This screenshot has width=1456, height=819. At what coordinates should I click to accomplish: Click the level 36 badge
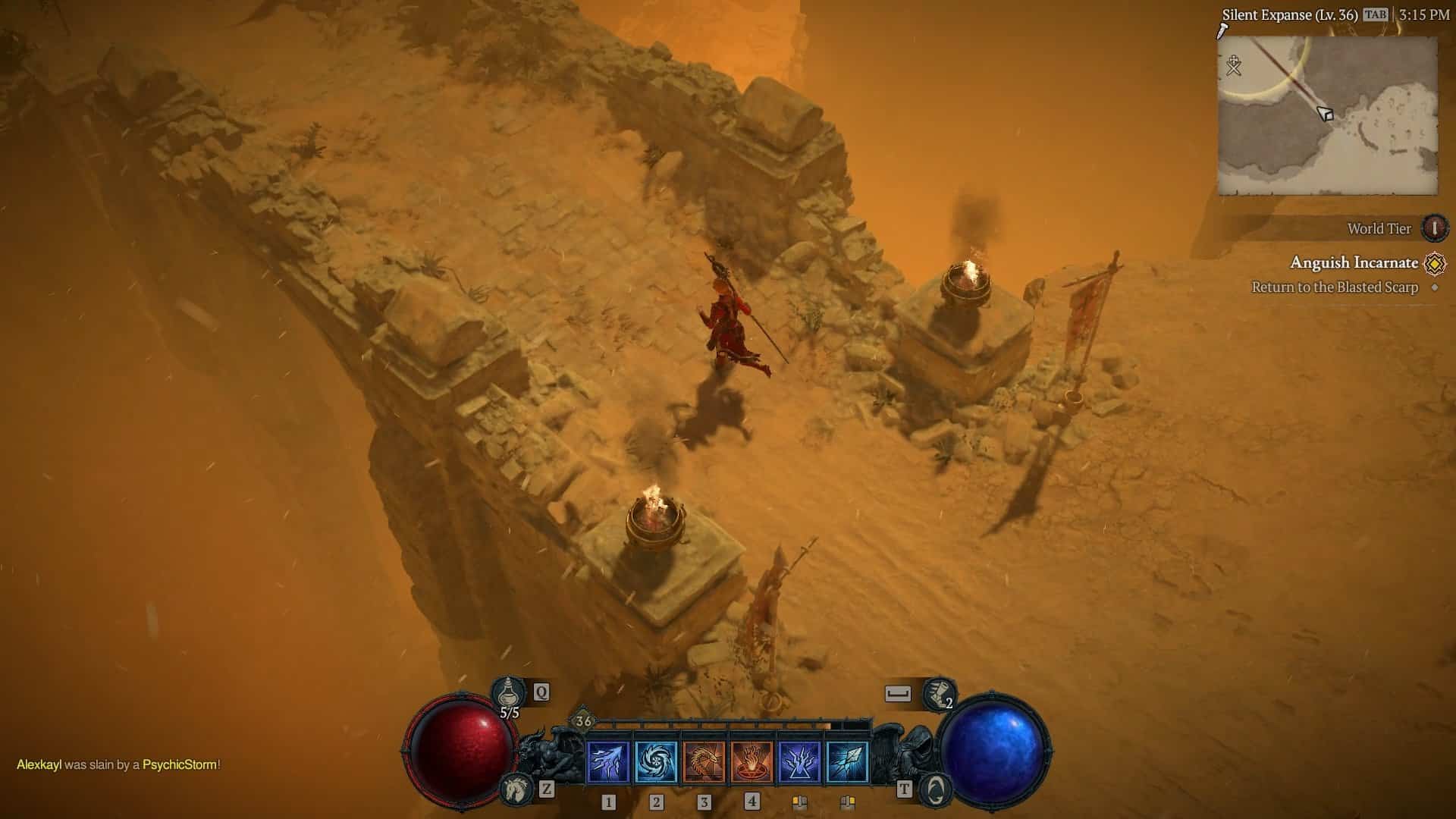click(582, 721)
